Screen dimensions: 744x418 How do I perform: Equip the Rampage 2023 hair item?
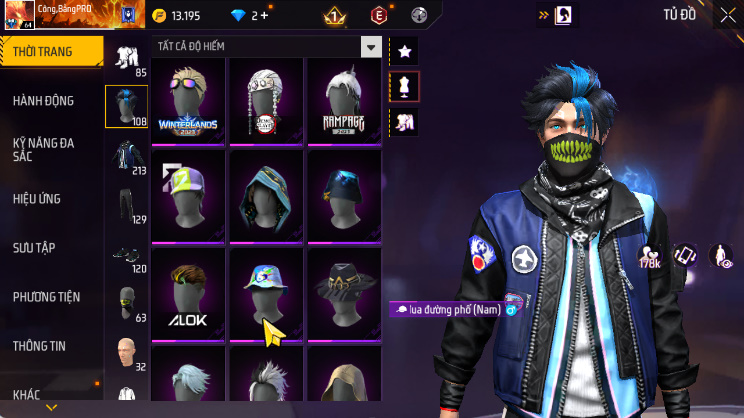pos(343,100)
